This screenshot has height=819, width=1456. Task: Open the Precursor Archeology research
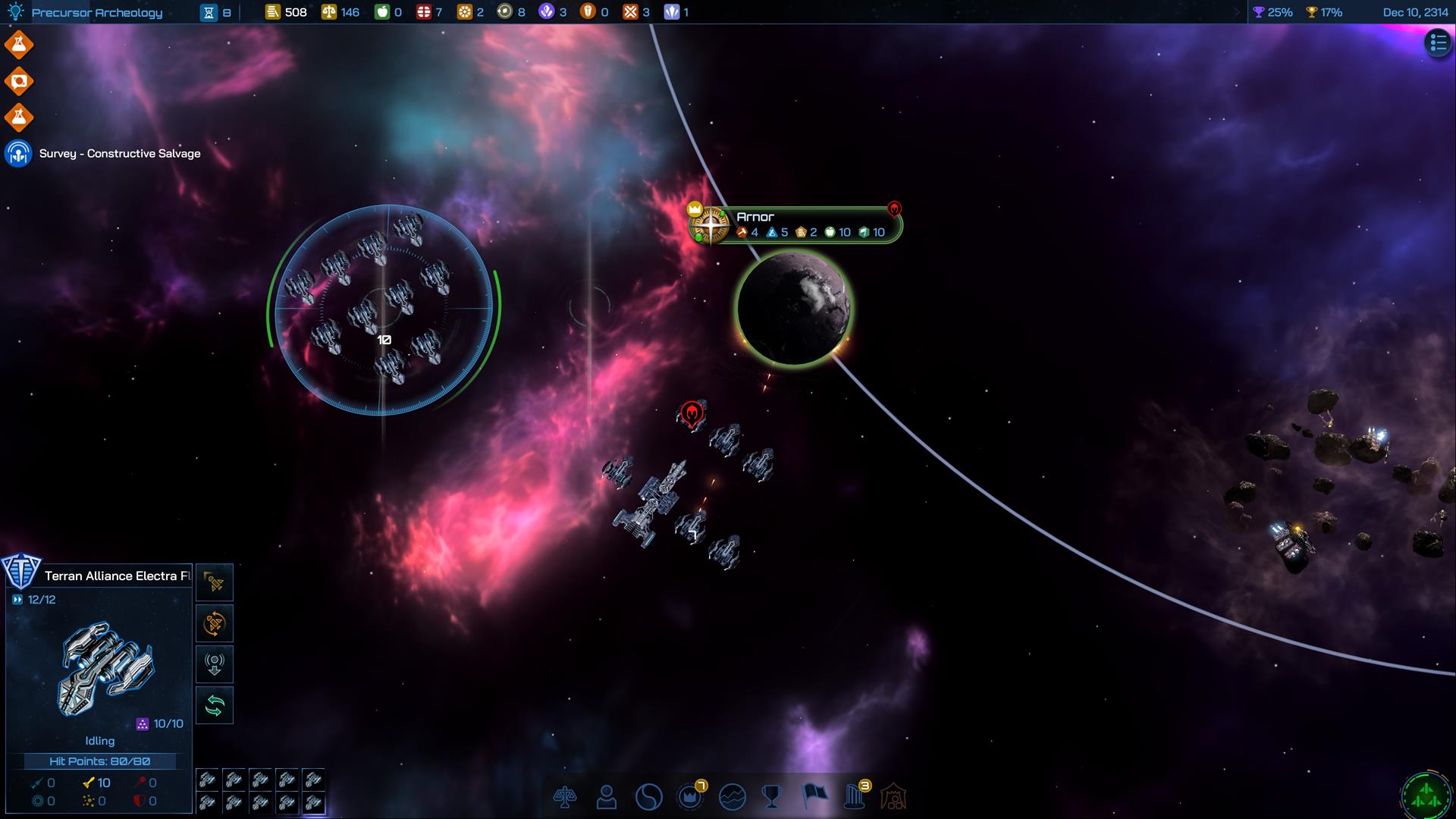[x=96, y=12]
